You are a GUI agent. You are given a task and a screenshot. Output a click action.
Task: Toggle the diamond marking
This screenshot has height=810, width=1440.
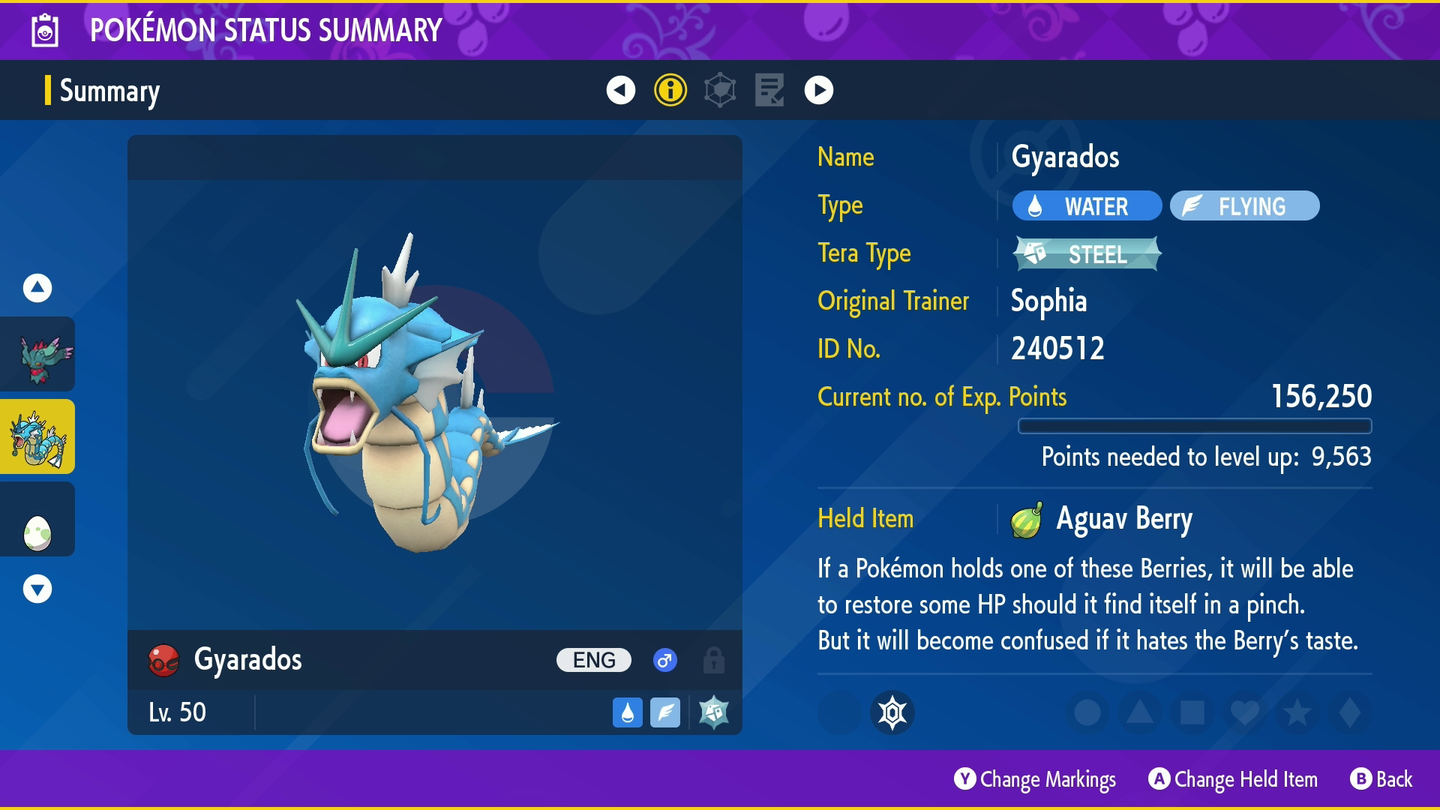point(1349,713)
